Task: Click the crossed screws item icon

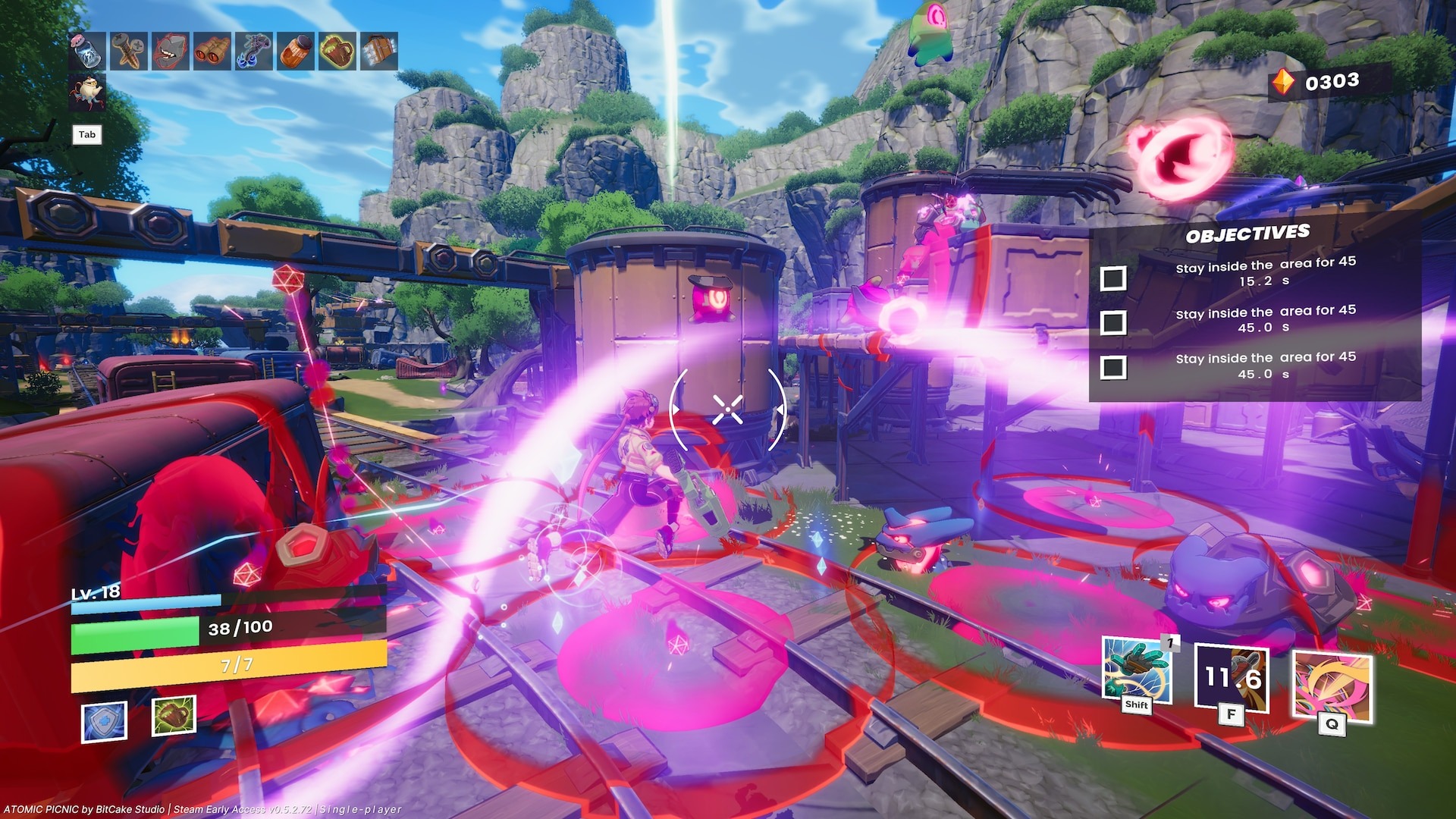Action: 128,51
